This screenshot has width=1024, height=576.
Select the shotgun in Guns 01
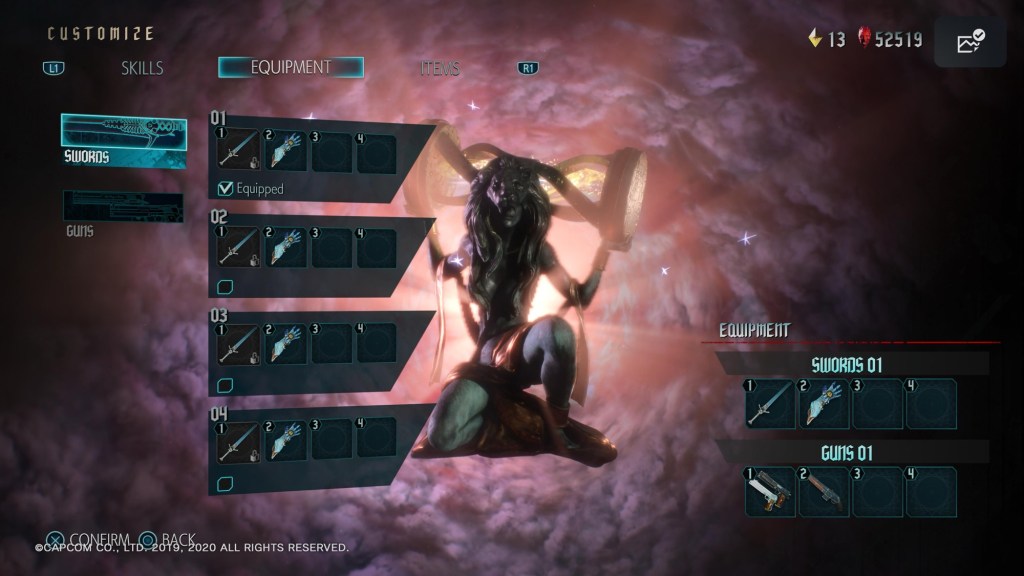(824, 491)
